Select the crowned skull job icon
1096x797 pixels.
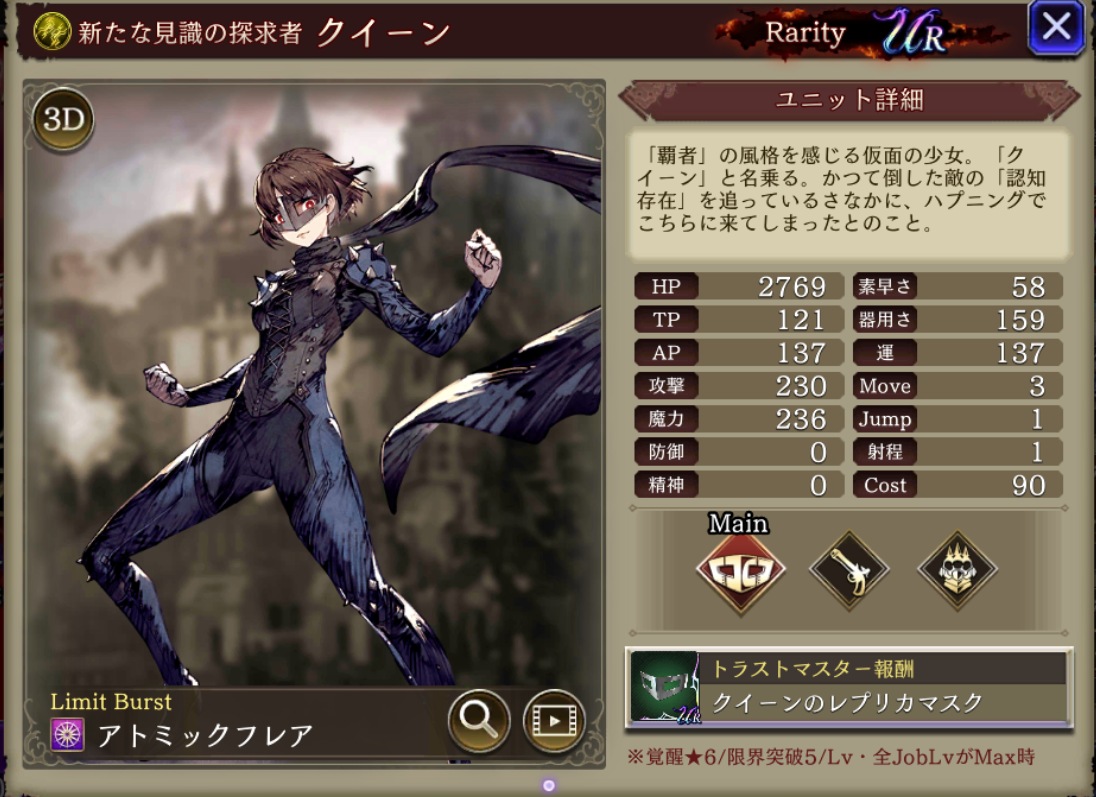click(956, 571)
